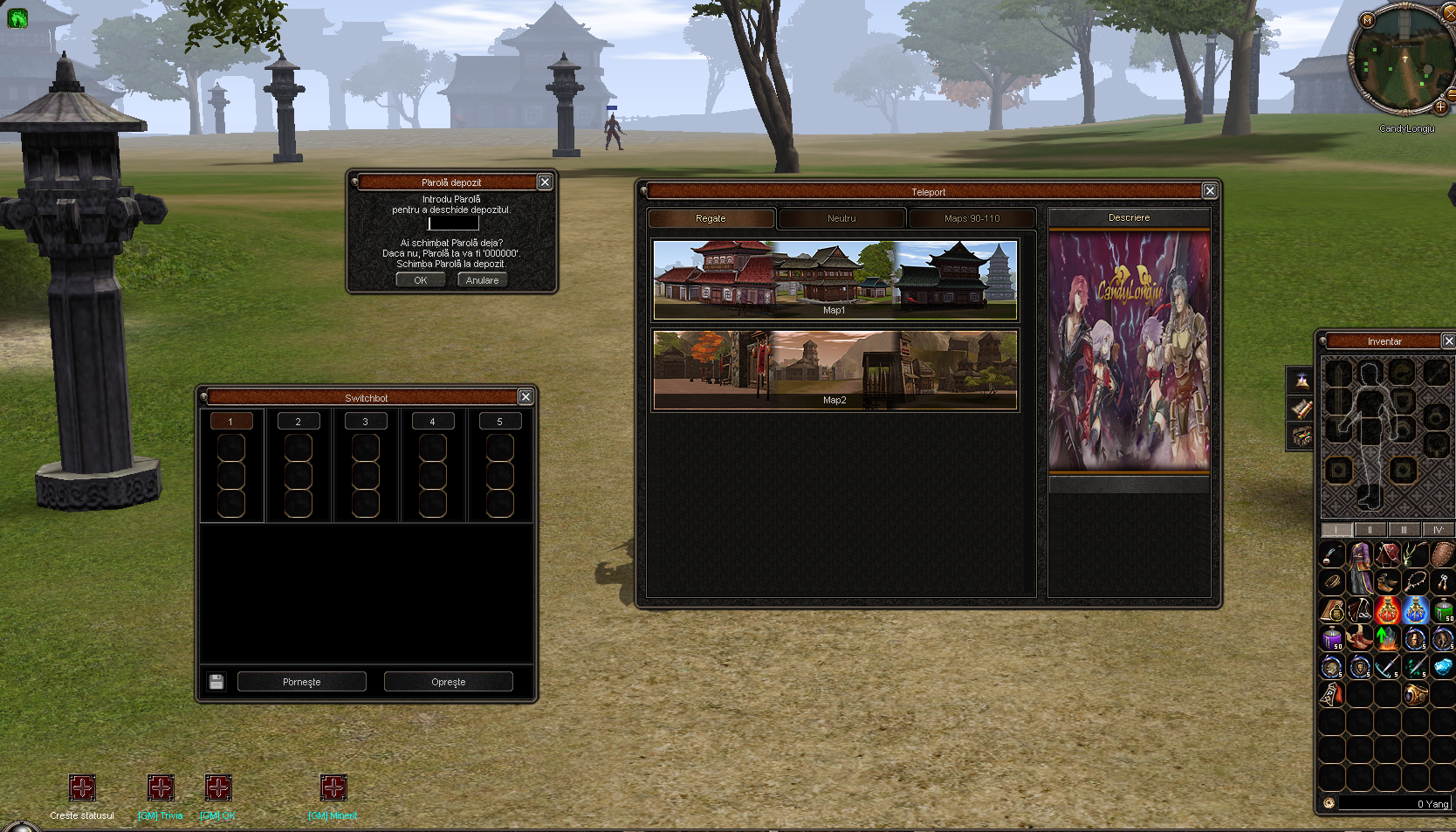Image resolution: width=1456 pixels, height=832 pixels.
Task: Click the Creste statusul plus icon
Action: (82, 787)
